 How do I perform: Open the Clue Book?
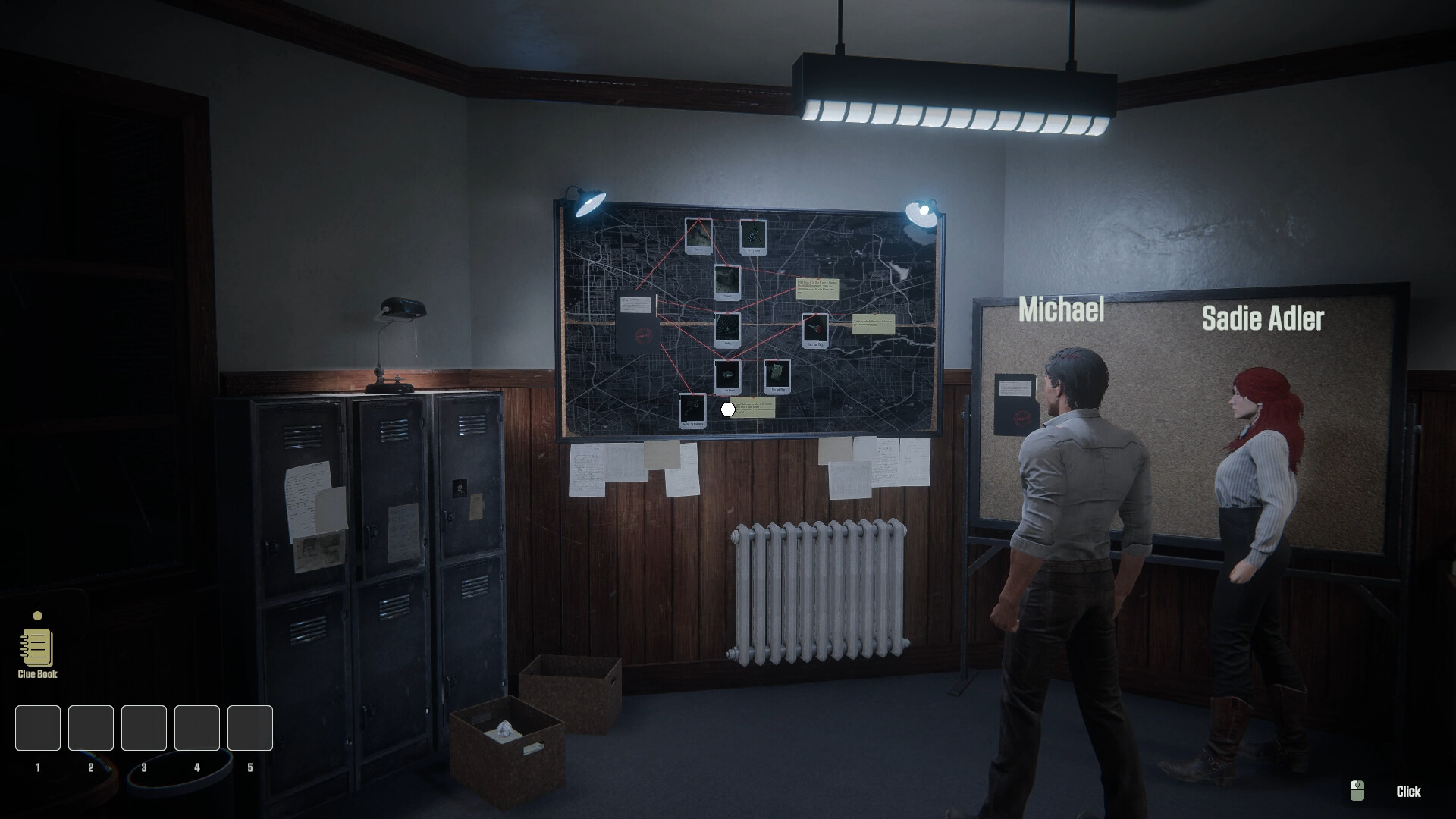click(36, 648)
